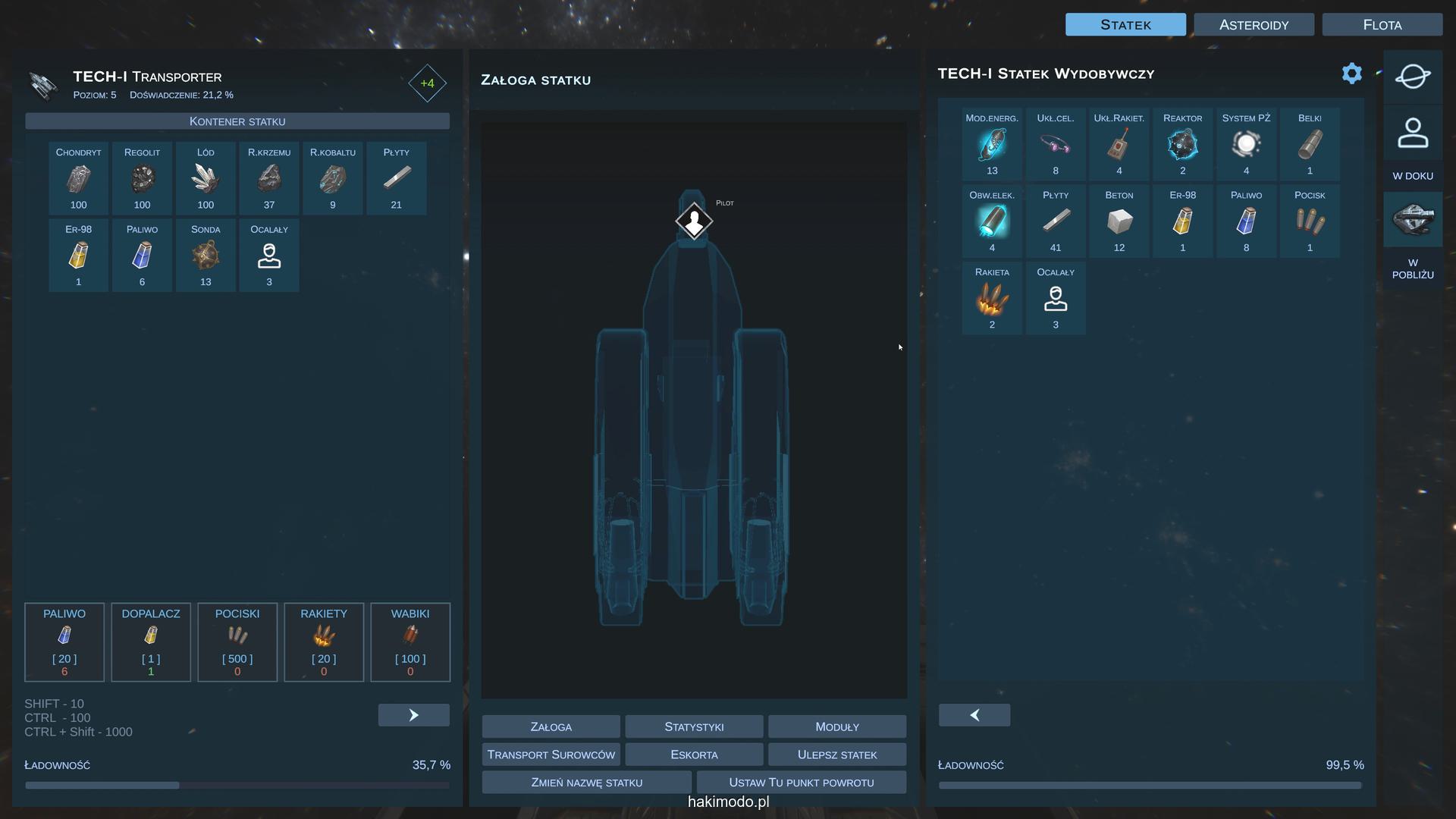Open the Moduły screen

[836, 726]
